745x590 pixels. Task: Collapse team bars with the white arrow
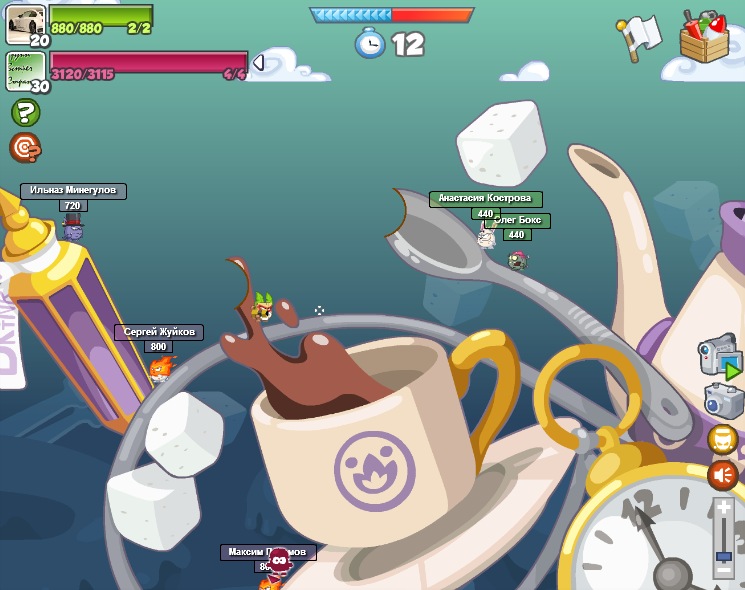point(258,63)
